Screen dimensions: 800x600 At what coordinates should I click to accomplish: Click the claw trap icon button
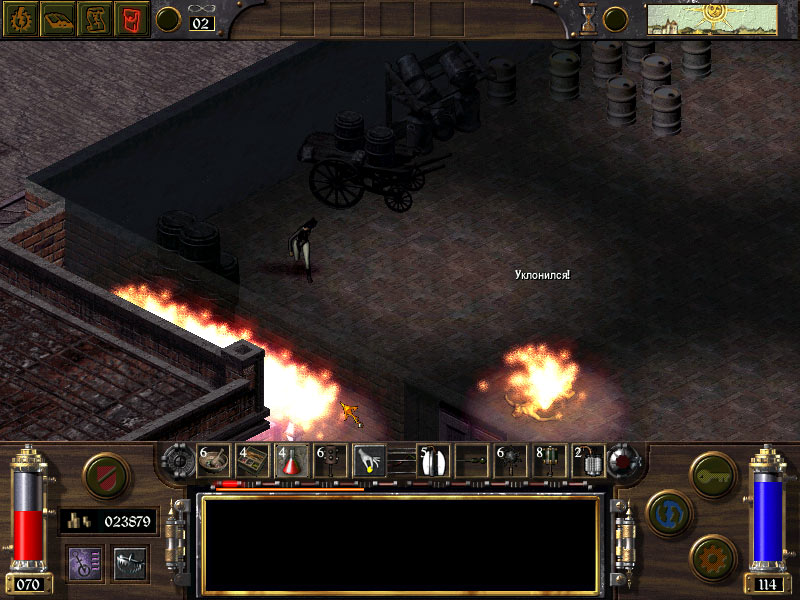[x=130, y=562]
